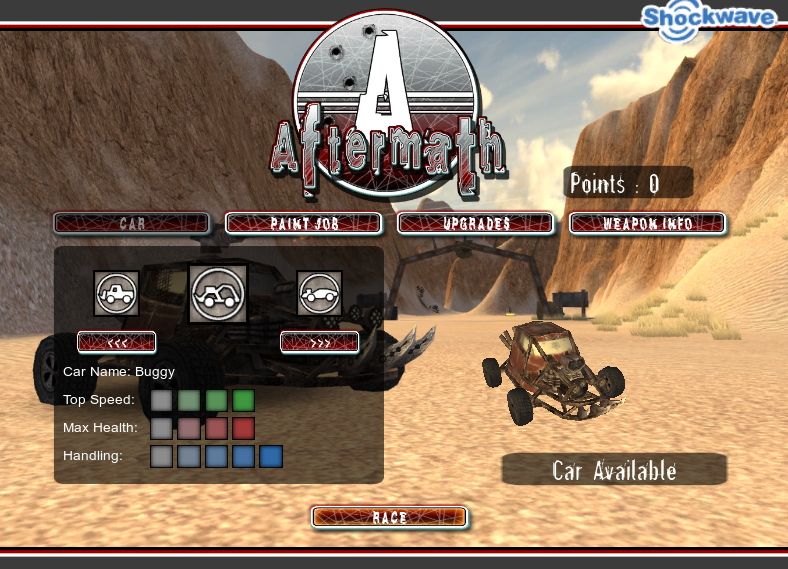Switch to the Car tab
The image size is (788, 569).
(x=132, y=223)
